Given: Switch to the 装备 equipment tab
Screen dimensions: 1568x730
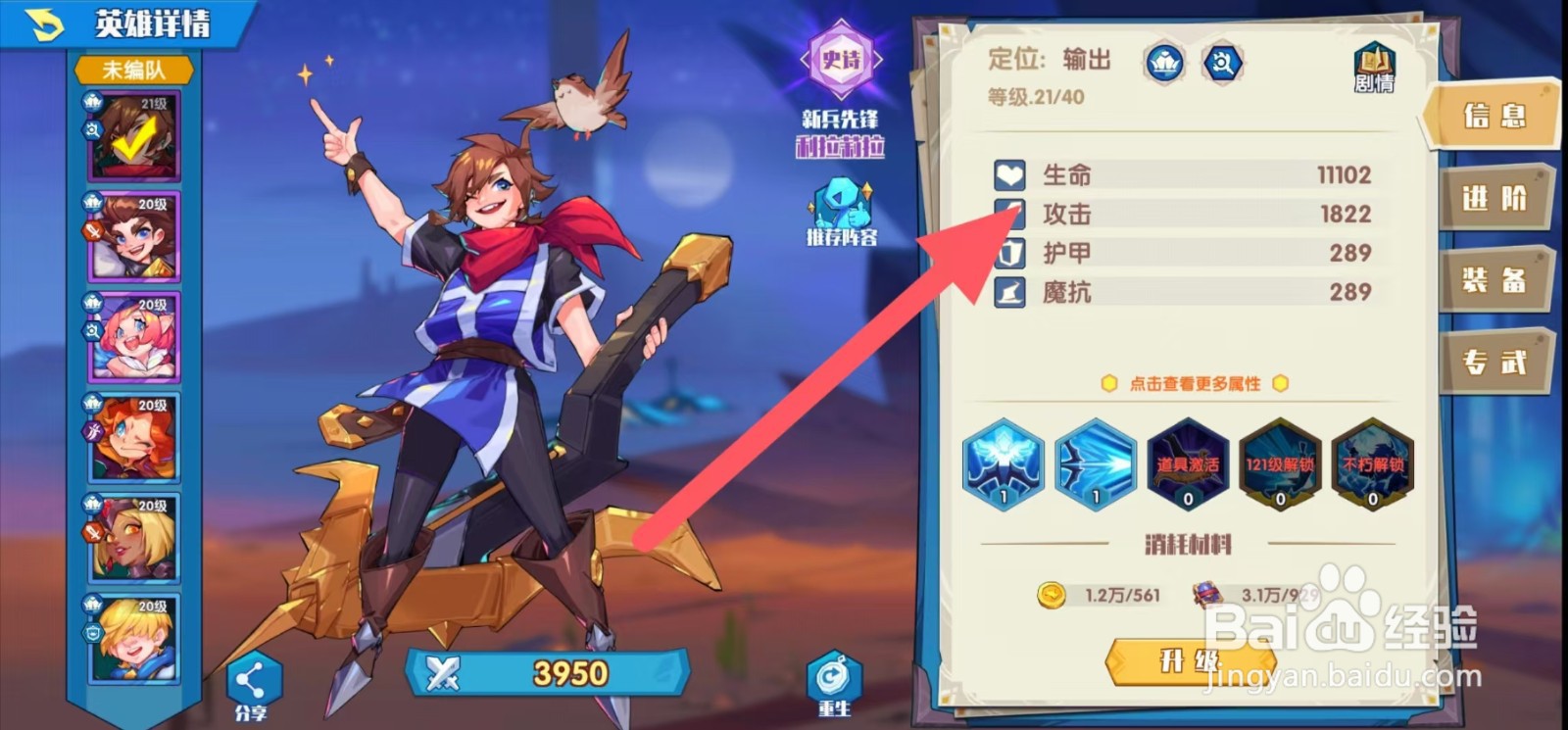Looking at the screenshot, I should pos(1496,281).
